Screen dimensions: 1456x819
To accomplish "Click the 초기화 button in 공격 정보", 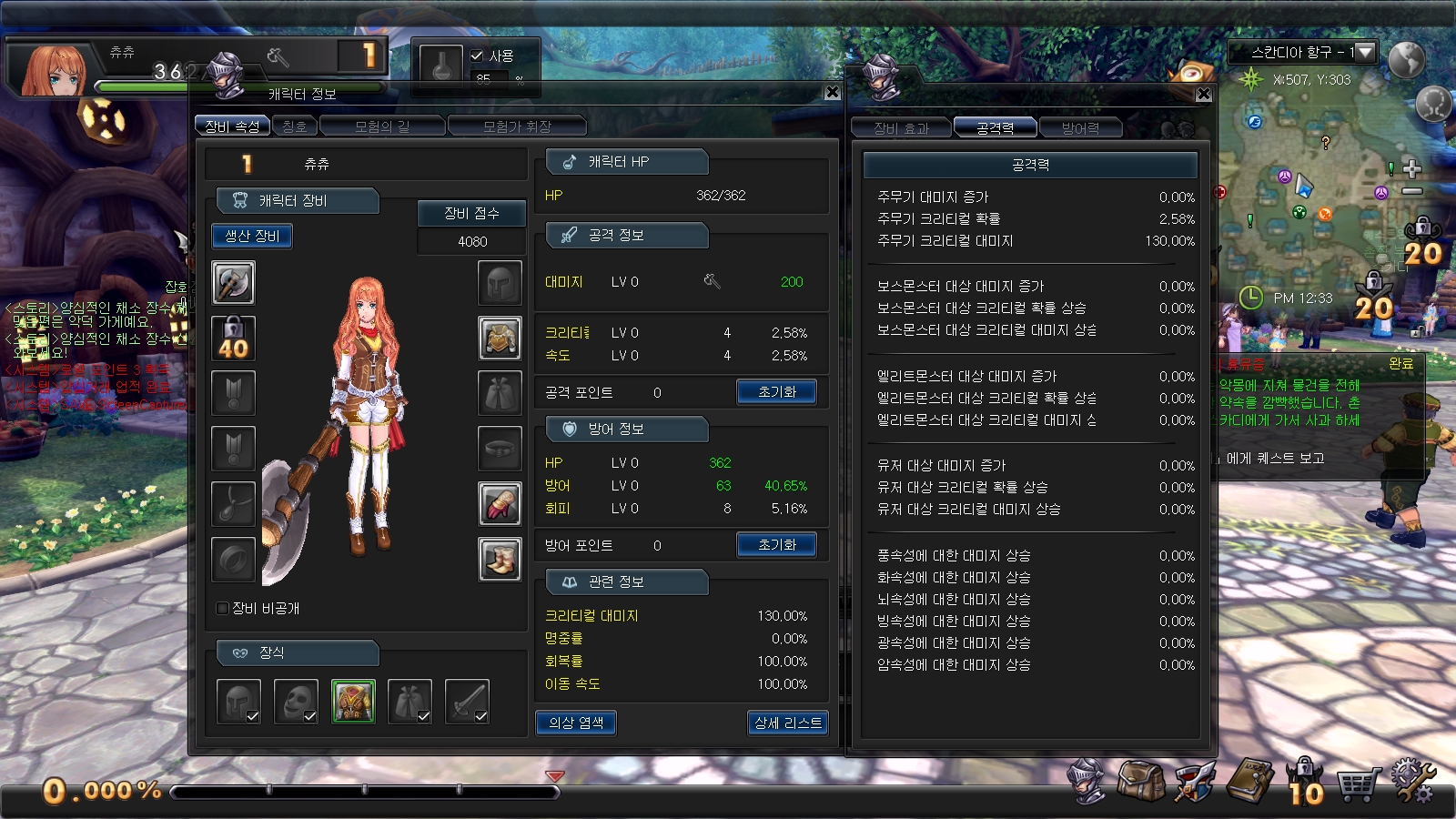I will [776, 391].
